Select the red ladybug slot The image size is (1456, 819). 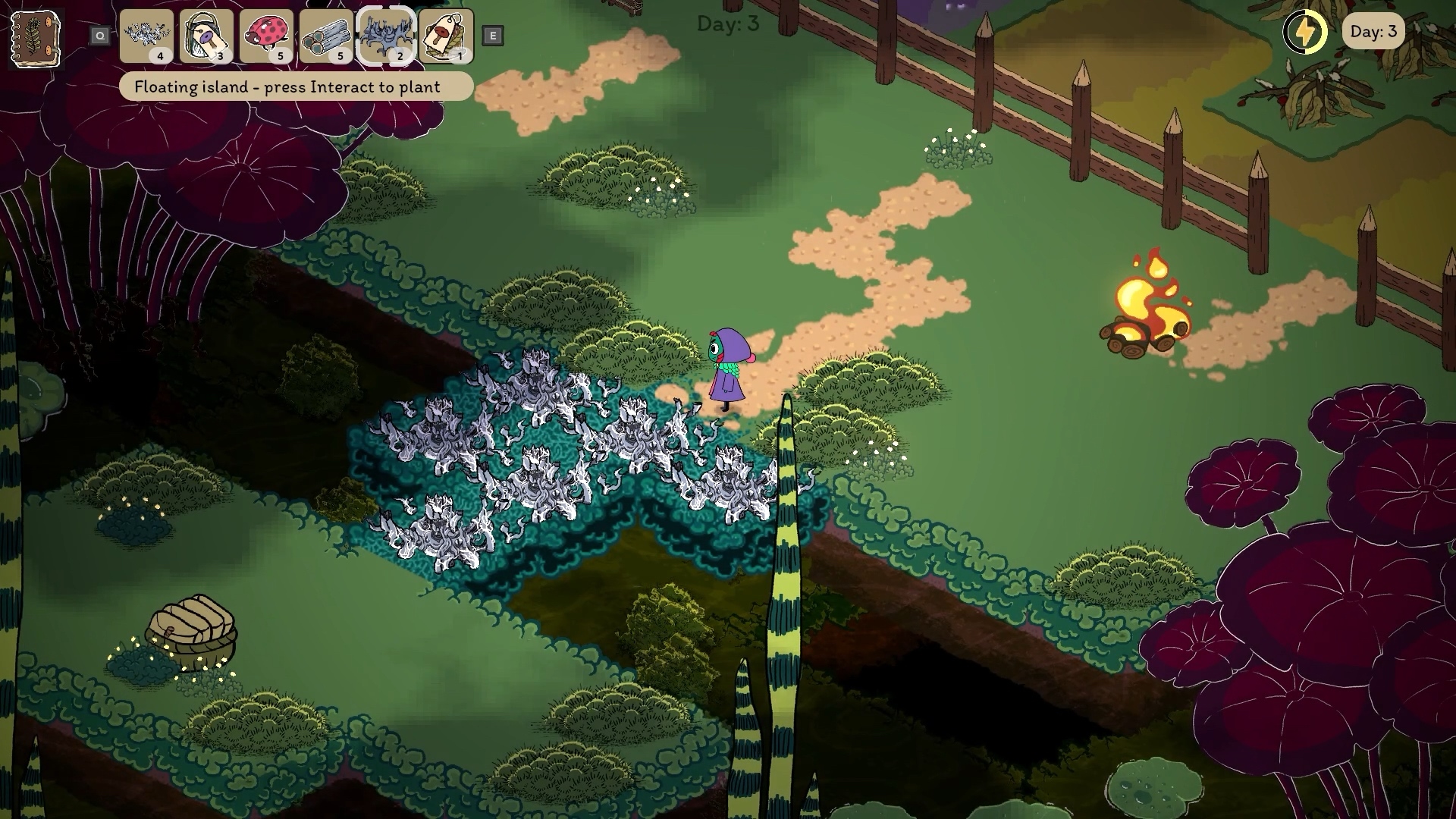266,36
